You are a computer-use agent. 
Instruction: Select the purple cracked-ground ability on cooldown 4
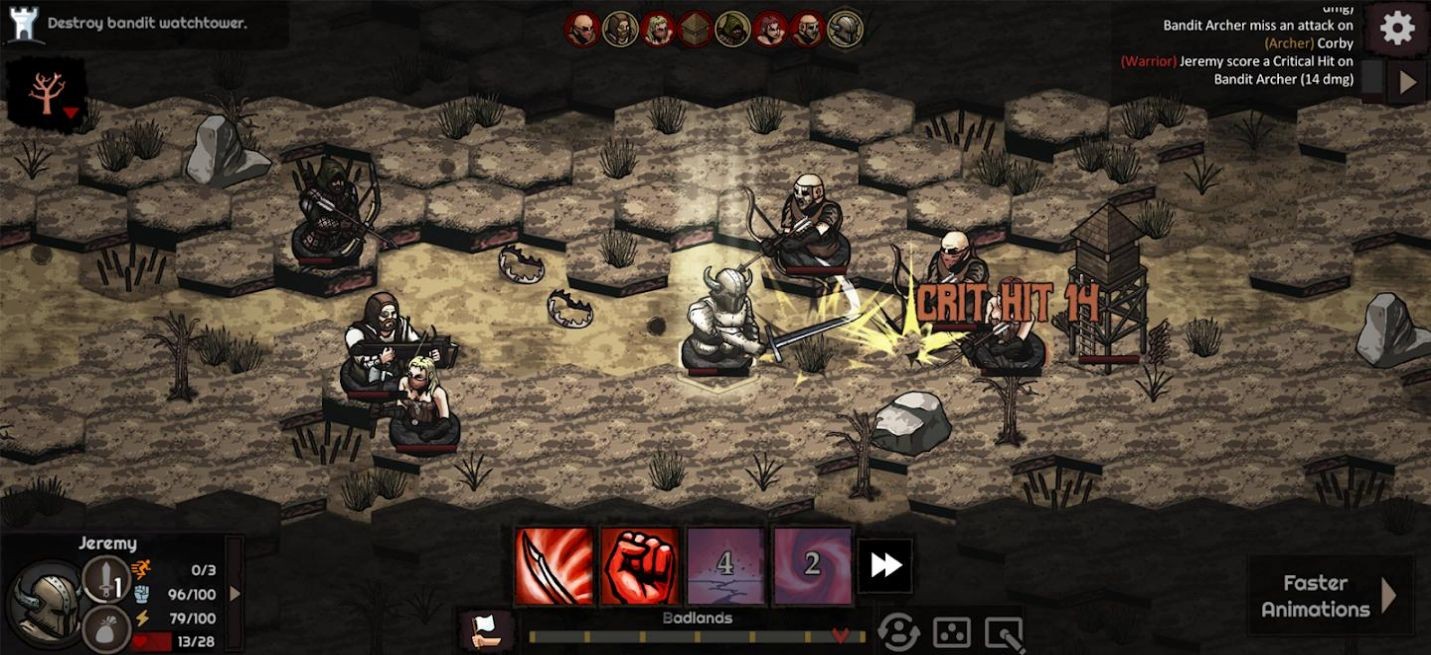click(x=726, y=566)
